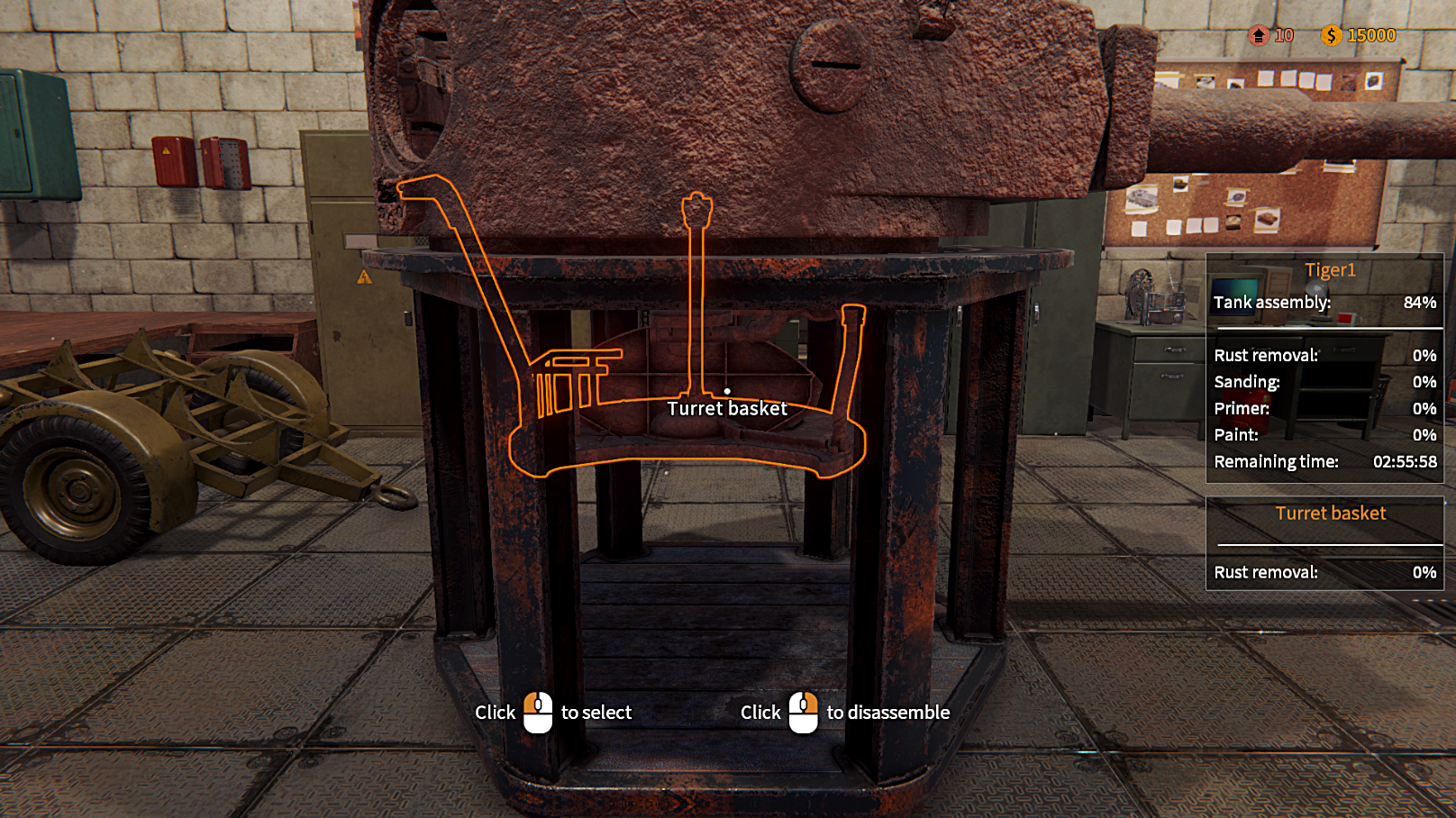Click the left mouse icon next to 'to select'
Viewport: 1456px width, 818px height.
(x=538, y=711)
